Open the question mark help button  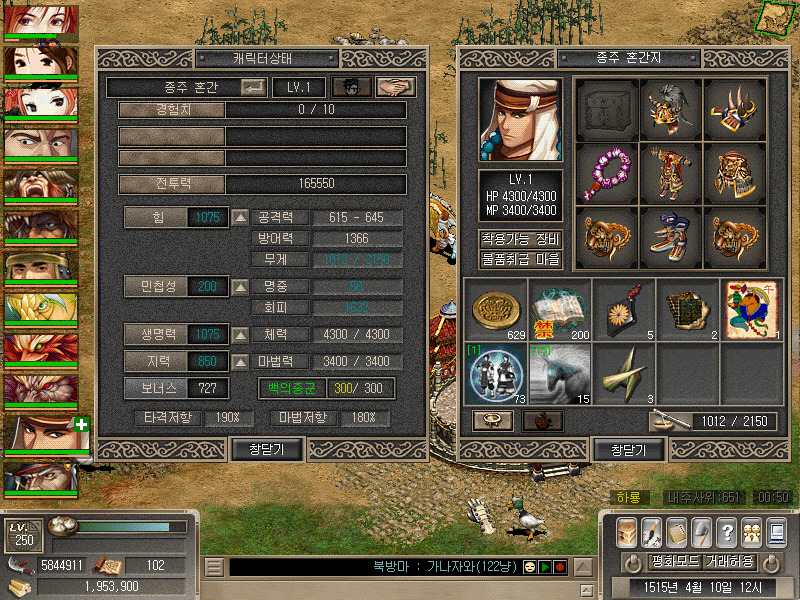coord(727,532)
